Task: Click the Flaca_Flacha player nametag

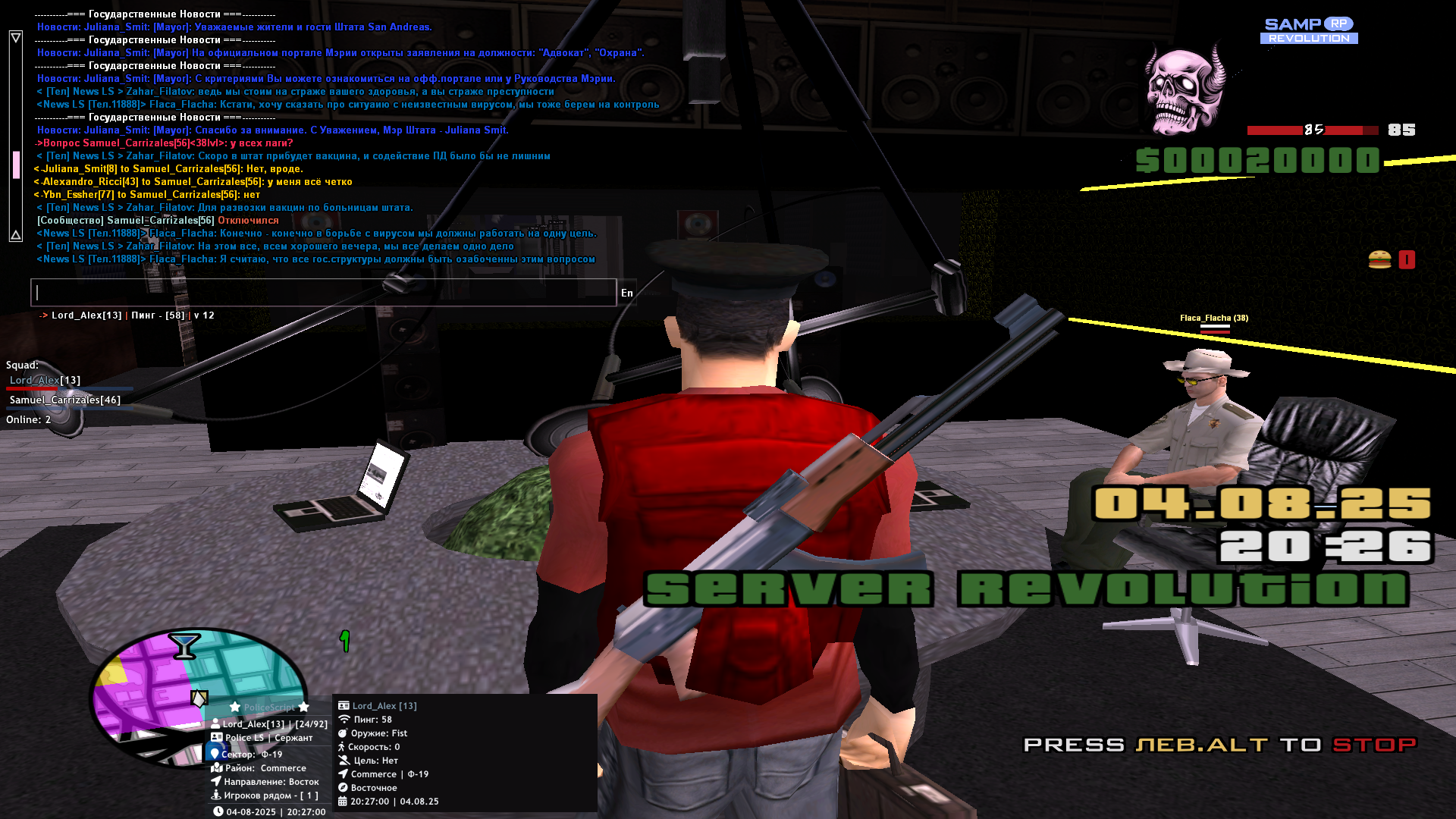Action: tap(1213, 318)
